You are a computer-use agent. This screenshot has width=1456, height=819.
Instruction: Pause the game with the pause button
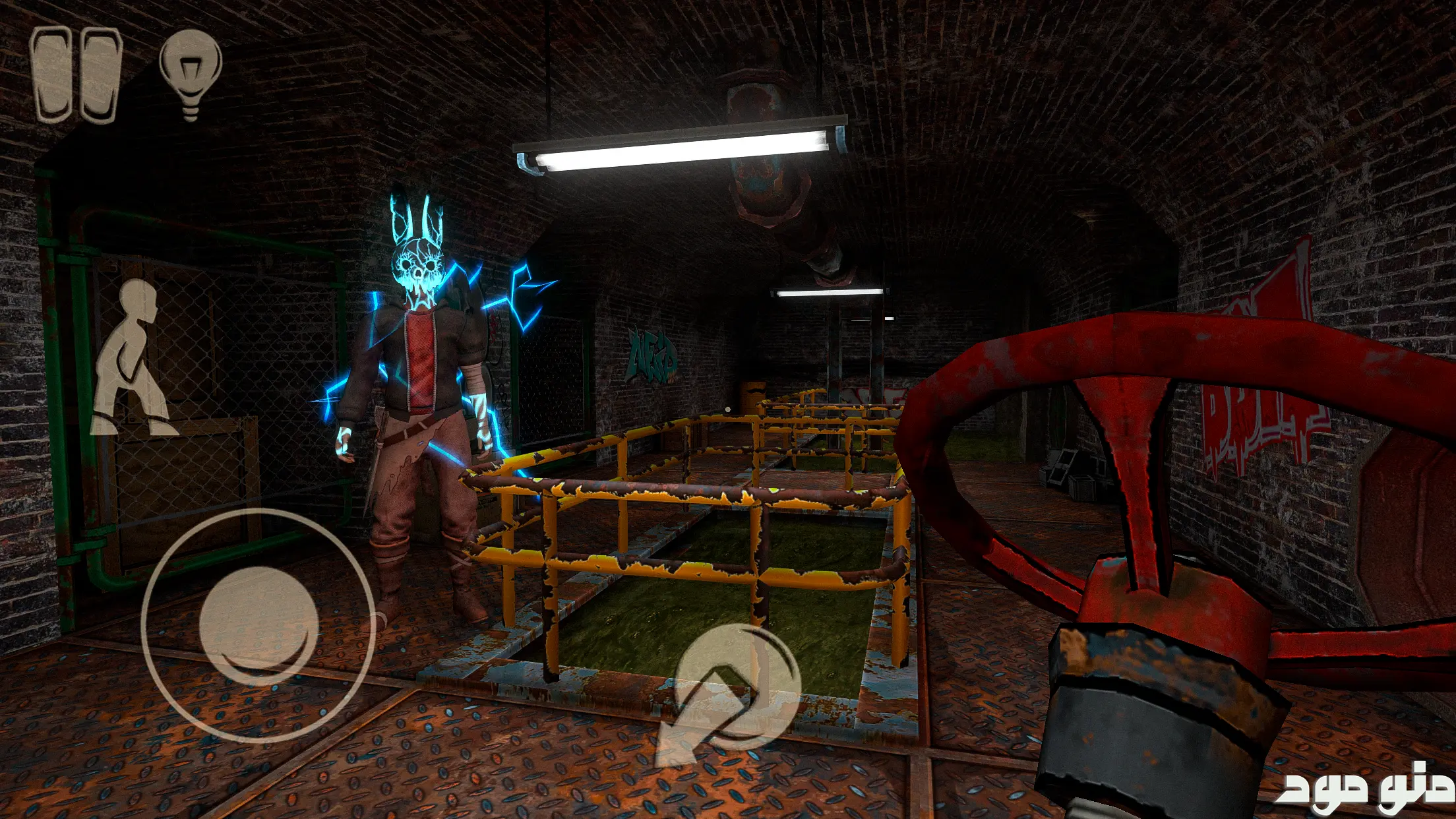(x=76, y=75)
